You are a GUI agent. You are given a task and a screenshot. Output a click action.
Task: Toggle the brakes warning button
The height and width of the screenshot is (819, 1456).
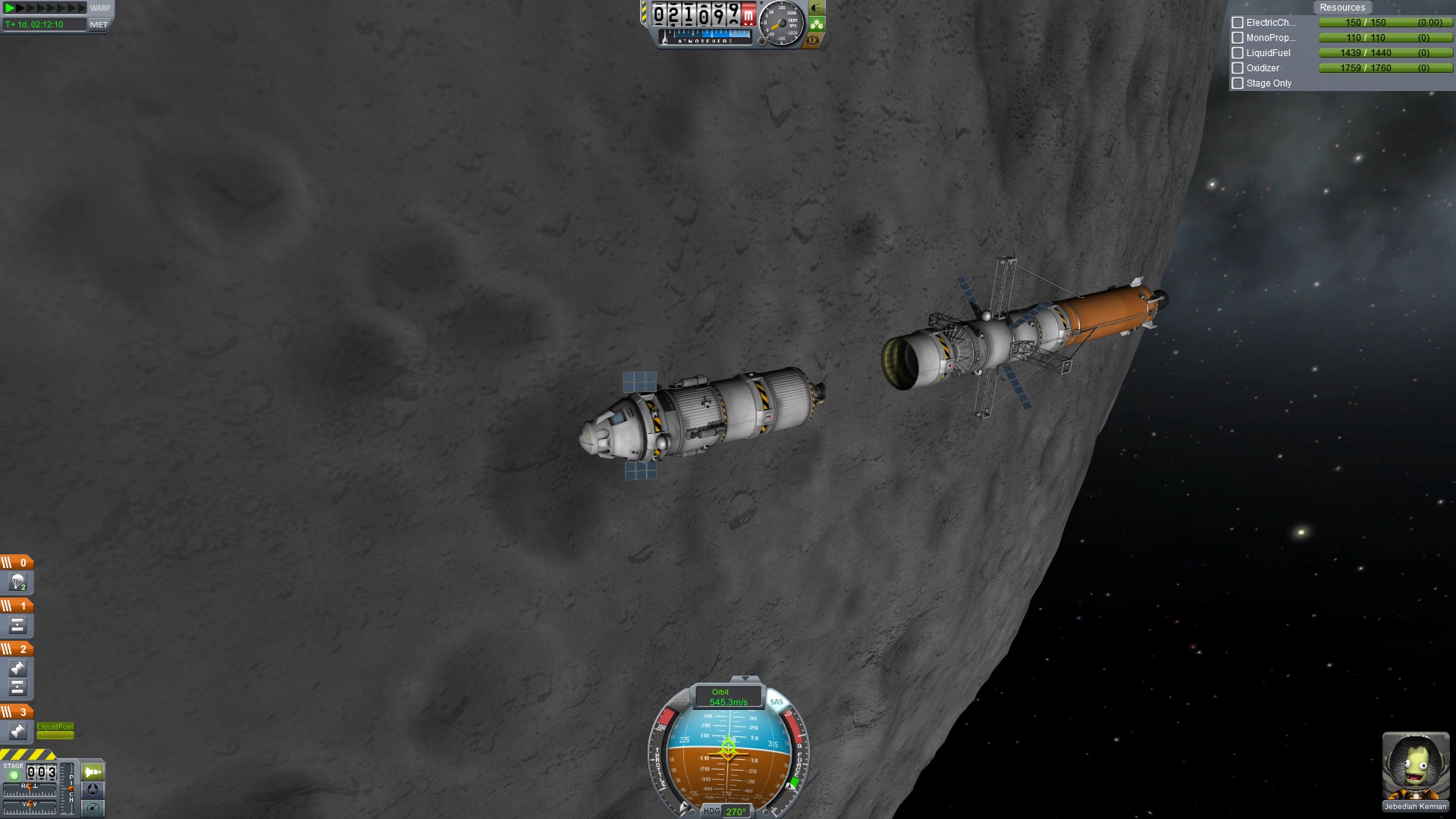click(x=813, y=40)
